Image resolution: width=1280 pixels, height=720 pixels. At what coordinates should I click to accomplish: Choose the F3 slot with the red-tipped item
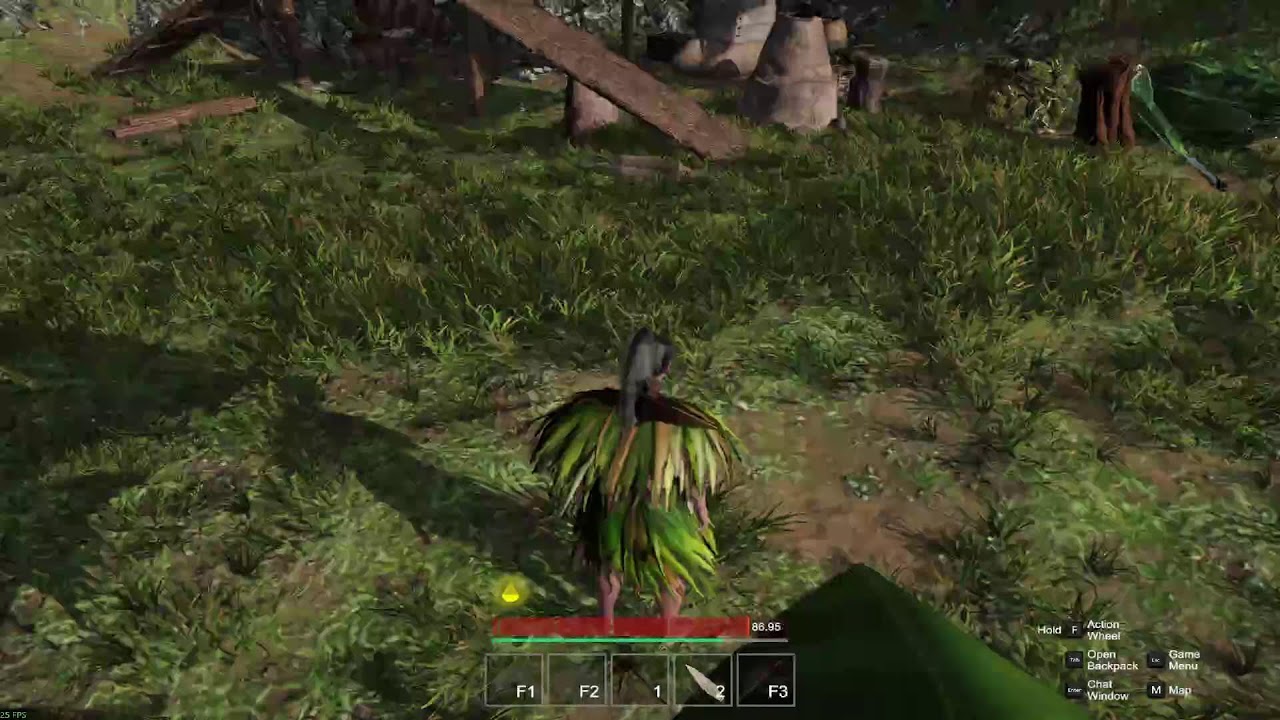pos(766,681)
